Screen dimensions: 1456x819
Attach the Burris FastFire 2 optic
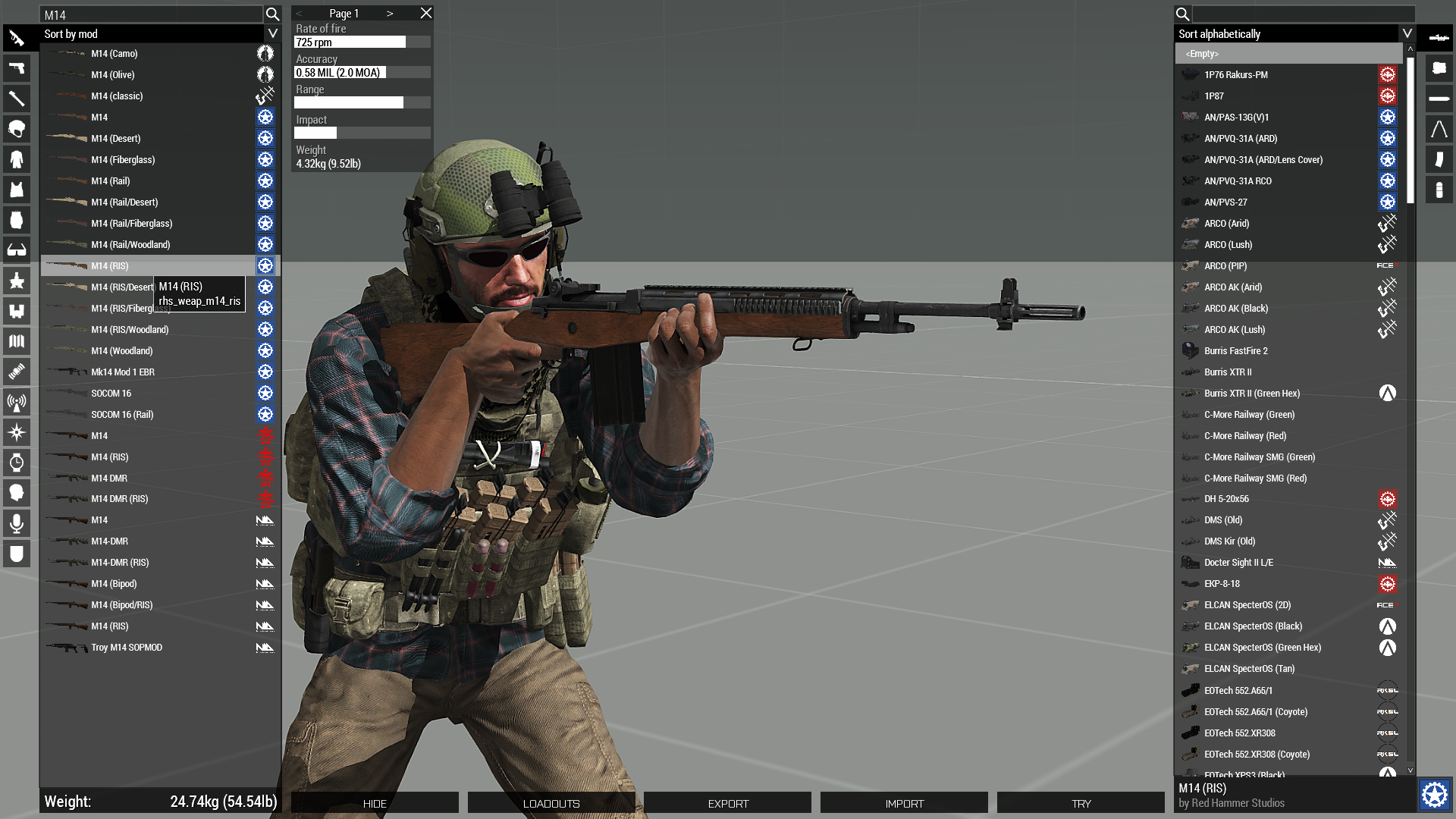[x=1235, y=351]
